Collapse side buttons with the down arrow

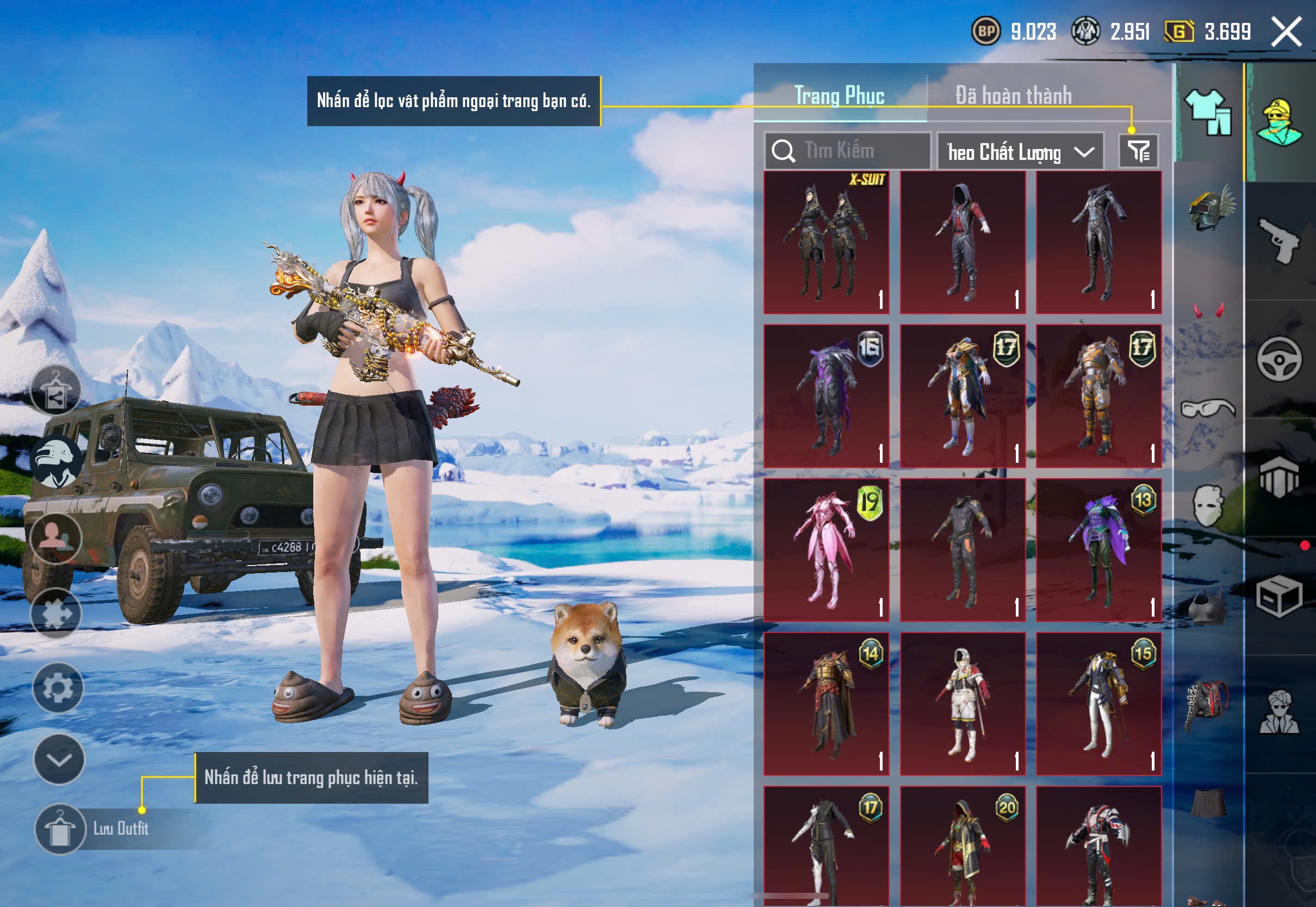click(59, 759)
